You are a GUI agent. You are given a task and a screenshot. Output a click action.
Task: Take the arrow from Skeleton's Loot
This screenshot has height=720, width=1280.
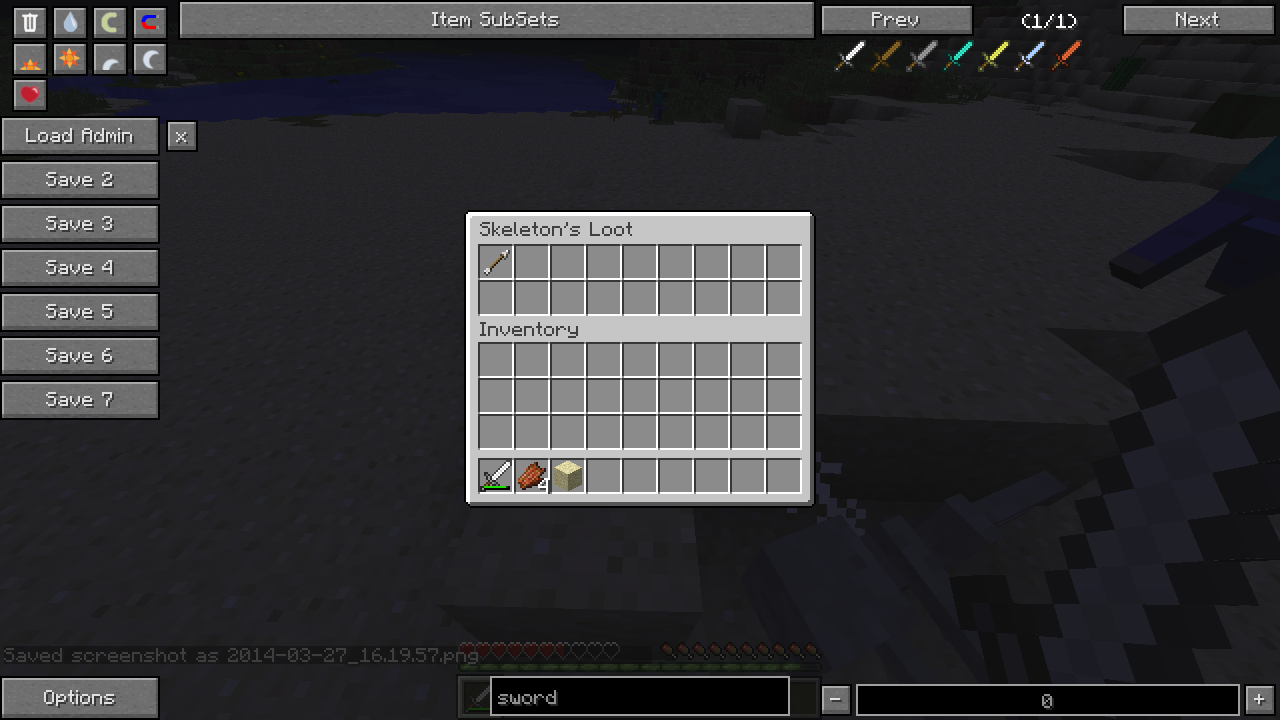(x=496, y=262)
